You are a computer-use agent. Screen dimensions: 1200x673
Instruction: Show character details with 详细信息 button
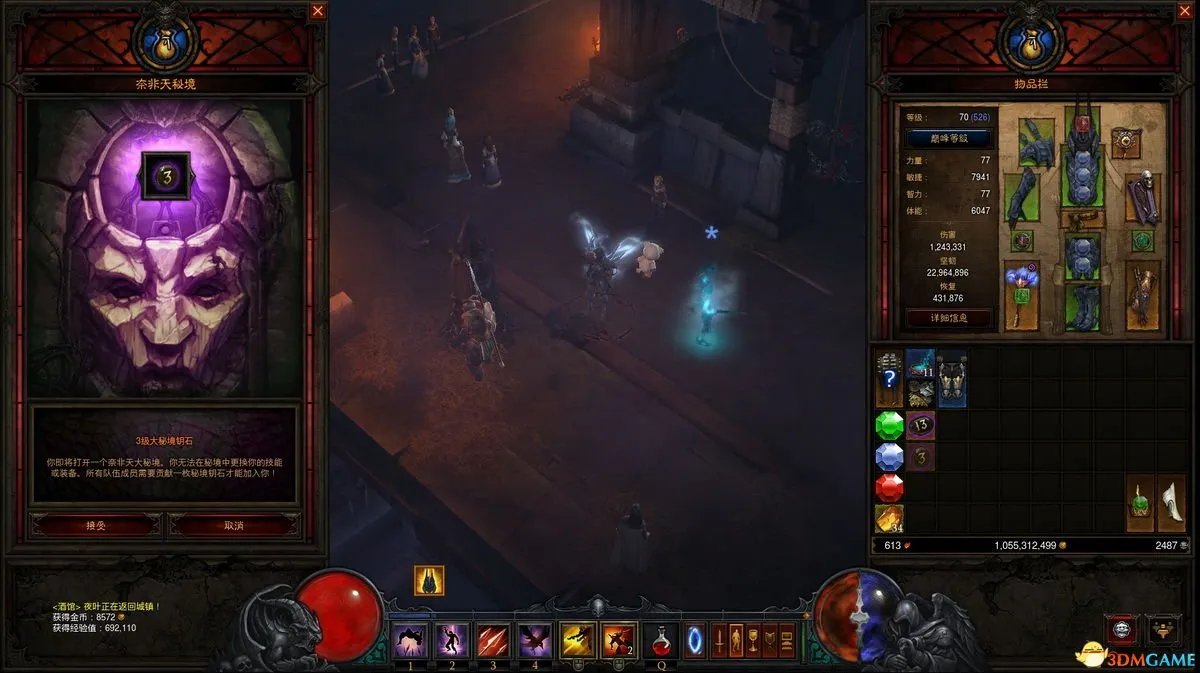(x=948, y=319)
